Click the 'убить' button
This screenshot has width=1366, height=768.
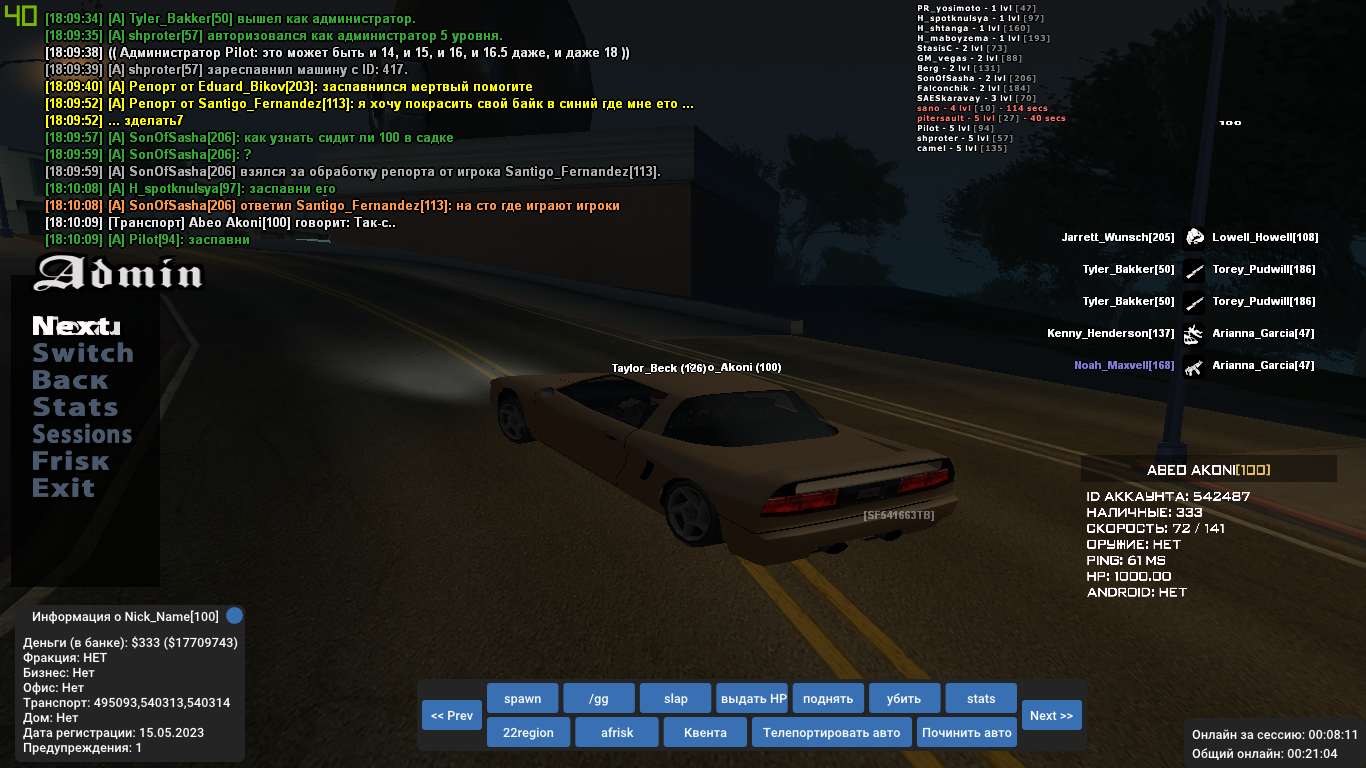pyautogui.click(x=905, y=699)
